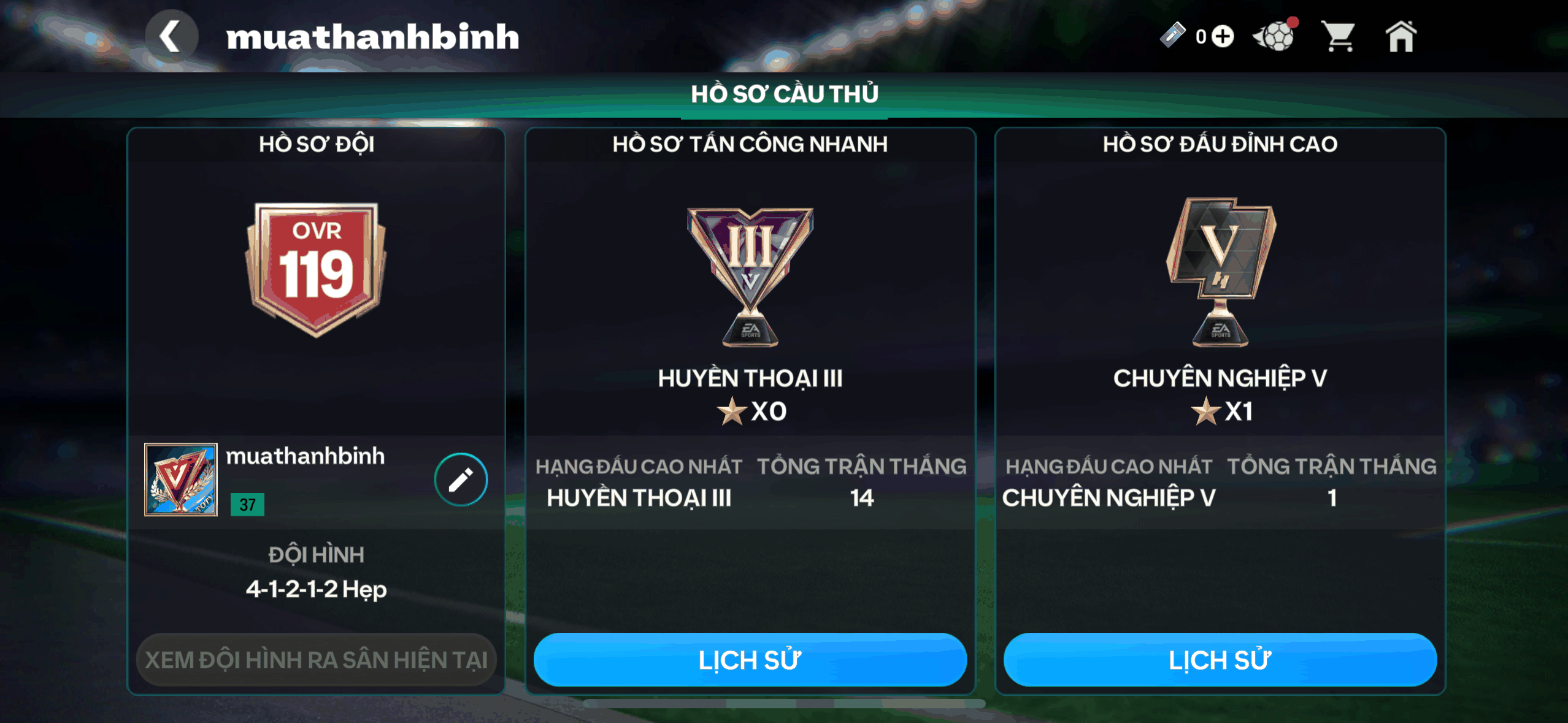Image resolution: width=1568 pixels, height=723 pixels.
Task: Open the soccer ball notification icon
Action: [x=1276, y=36]
